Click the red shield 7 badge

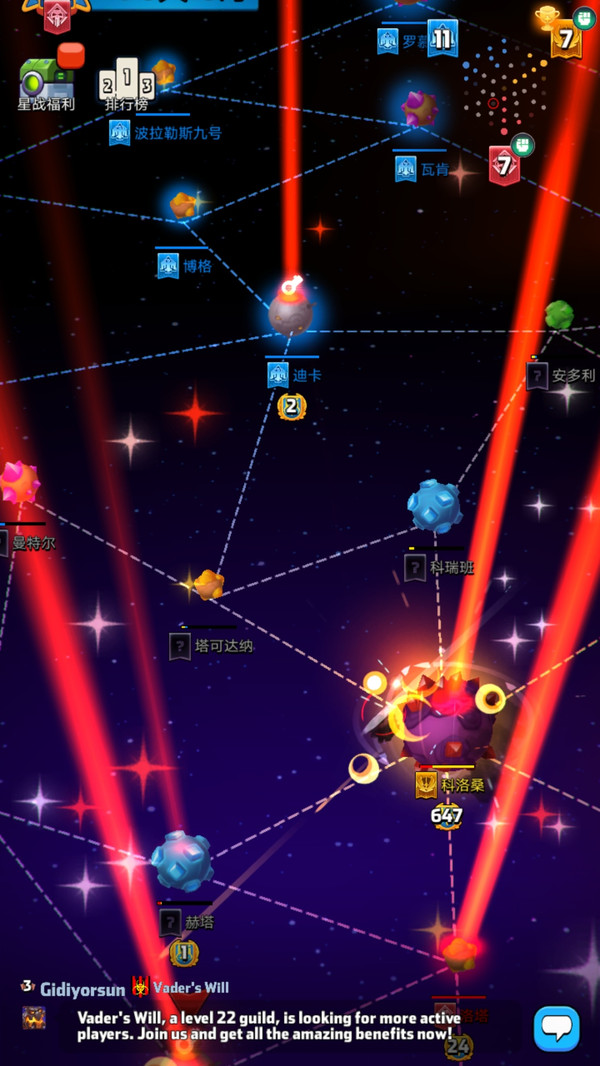[x=504, y=165]
